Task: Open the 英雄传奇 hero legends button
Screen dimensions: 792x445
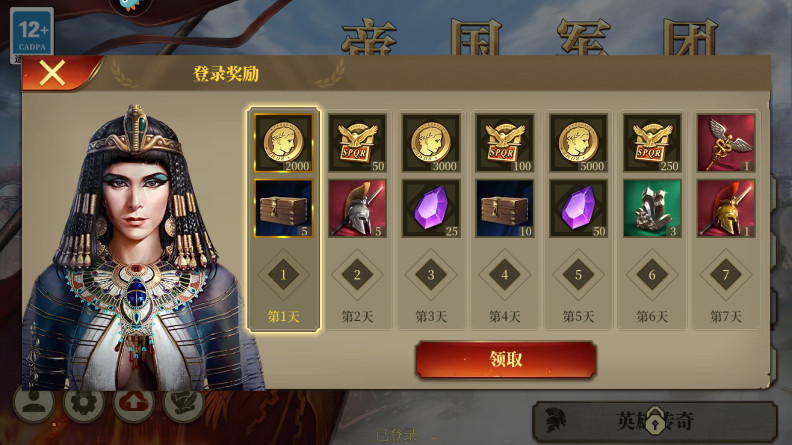Action: [655, 421]
